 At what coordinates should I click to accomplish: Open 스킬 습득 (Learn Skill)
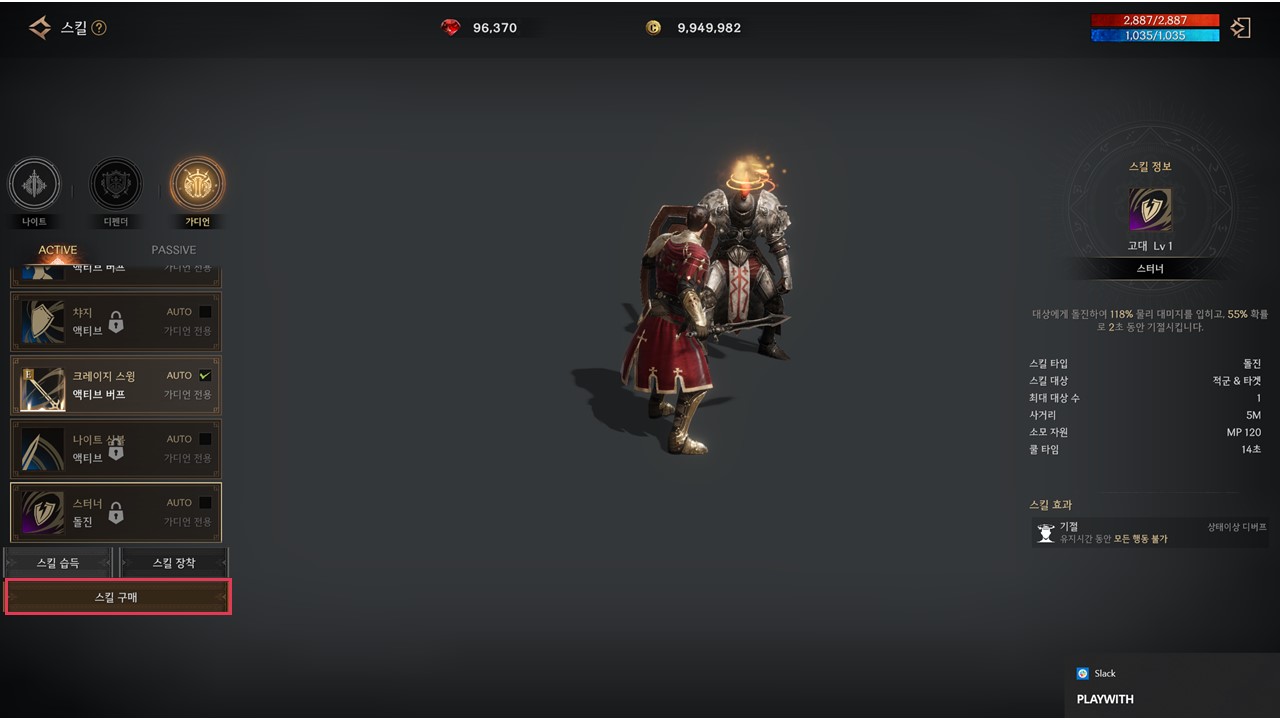(58, 563)
